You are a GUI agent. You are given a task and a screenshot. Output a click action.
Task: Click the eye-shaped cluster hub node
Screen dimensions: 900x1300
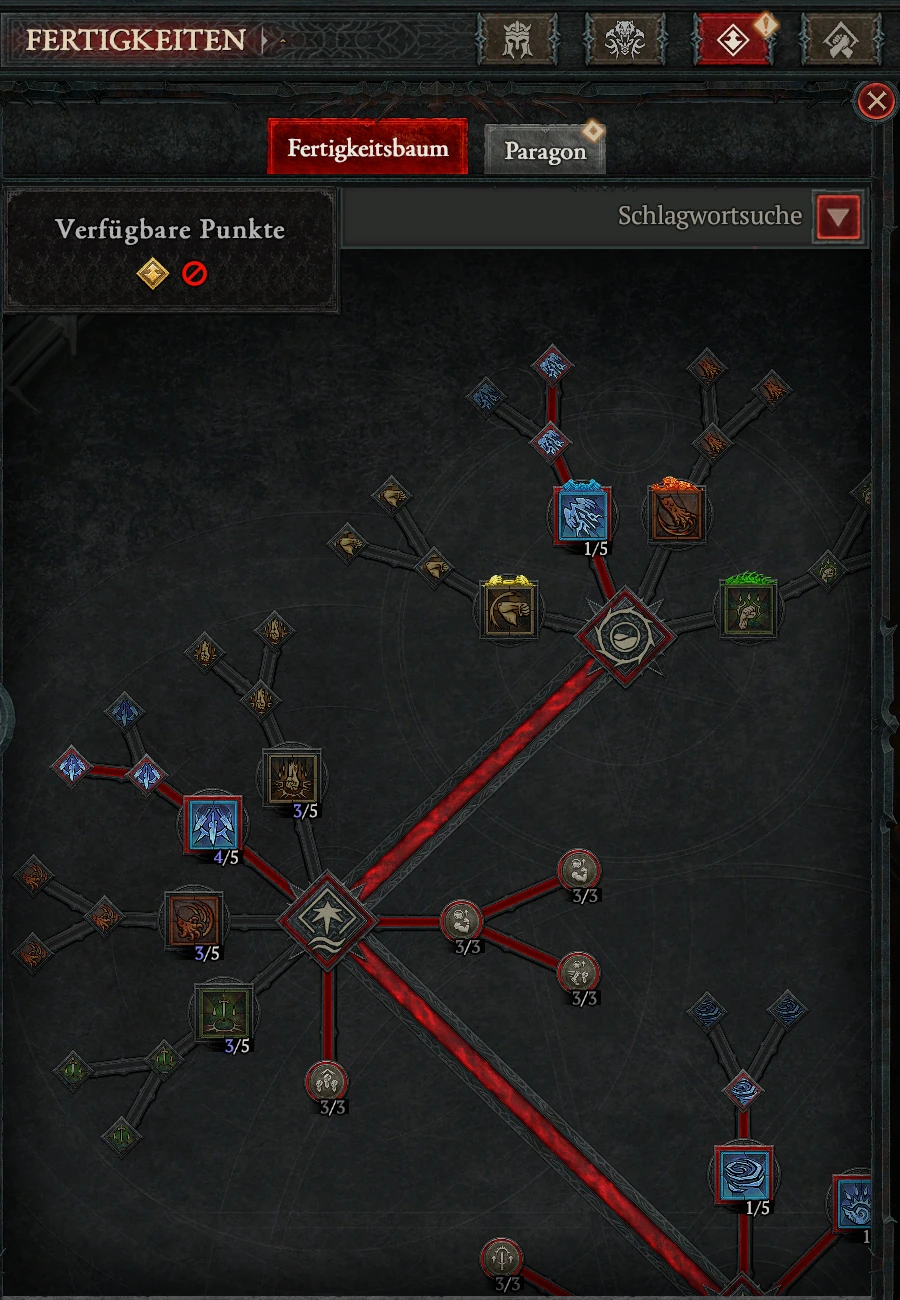click(x=626, y=635)
